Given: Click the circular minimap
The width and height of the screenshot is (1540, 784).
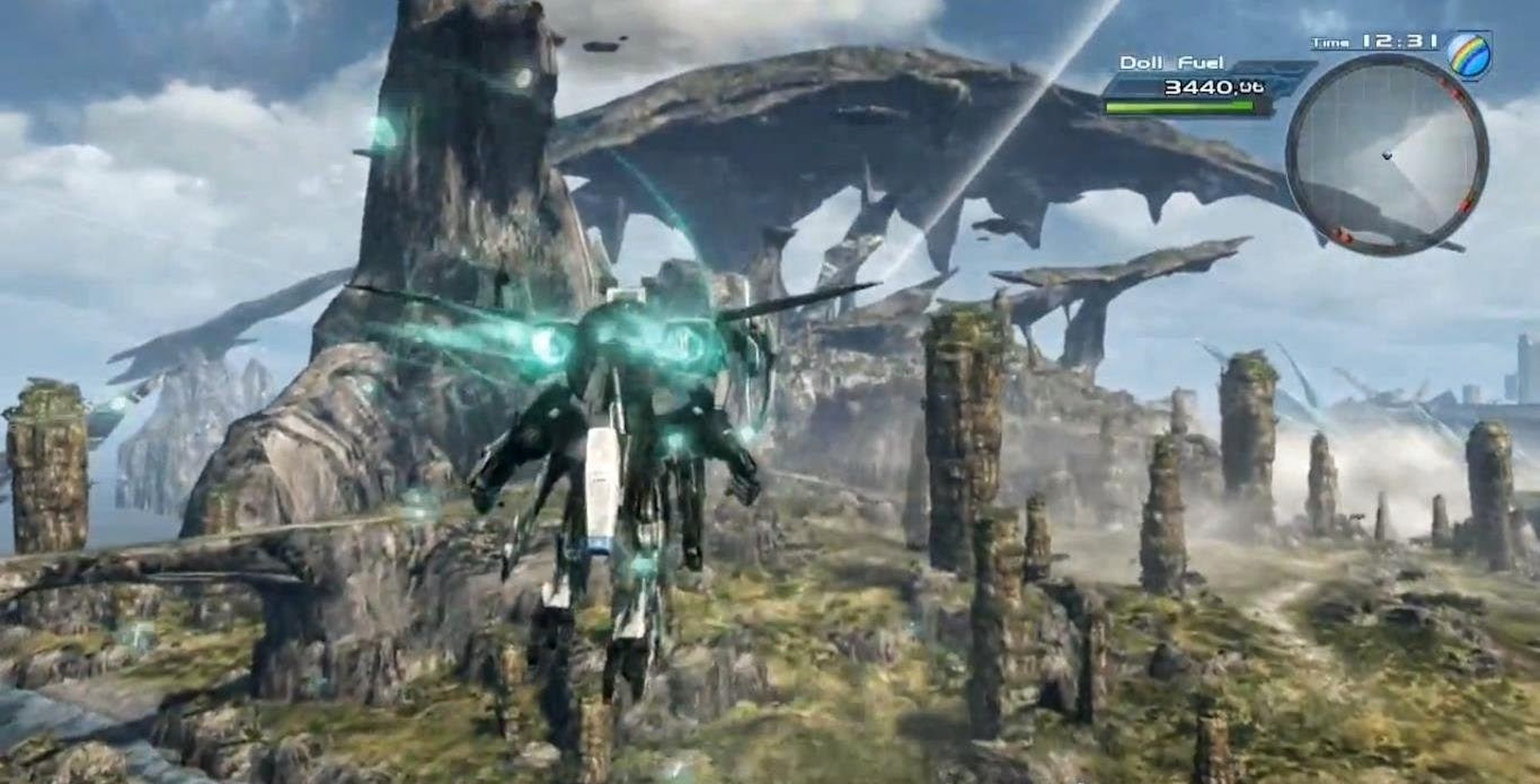Looking at the screenshot, I should 1387,155.
